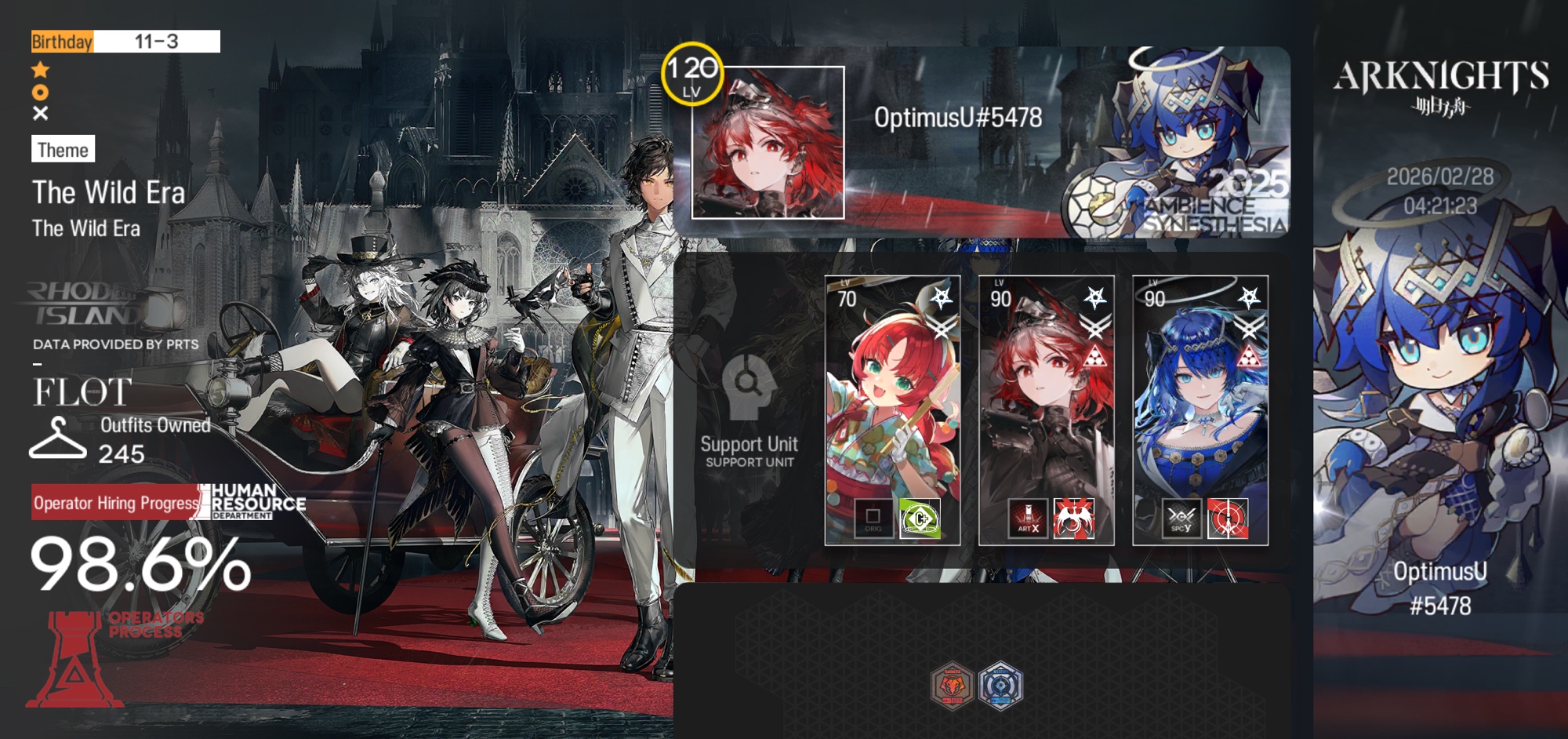The height and width of the screenshot is (739, 1568).
Task: Click the green skill icon on the level 70 card
Action: 920,519
